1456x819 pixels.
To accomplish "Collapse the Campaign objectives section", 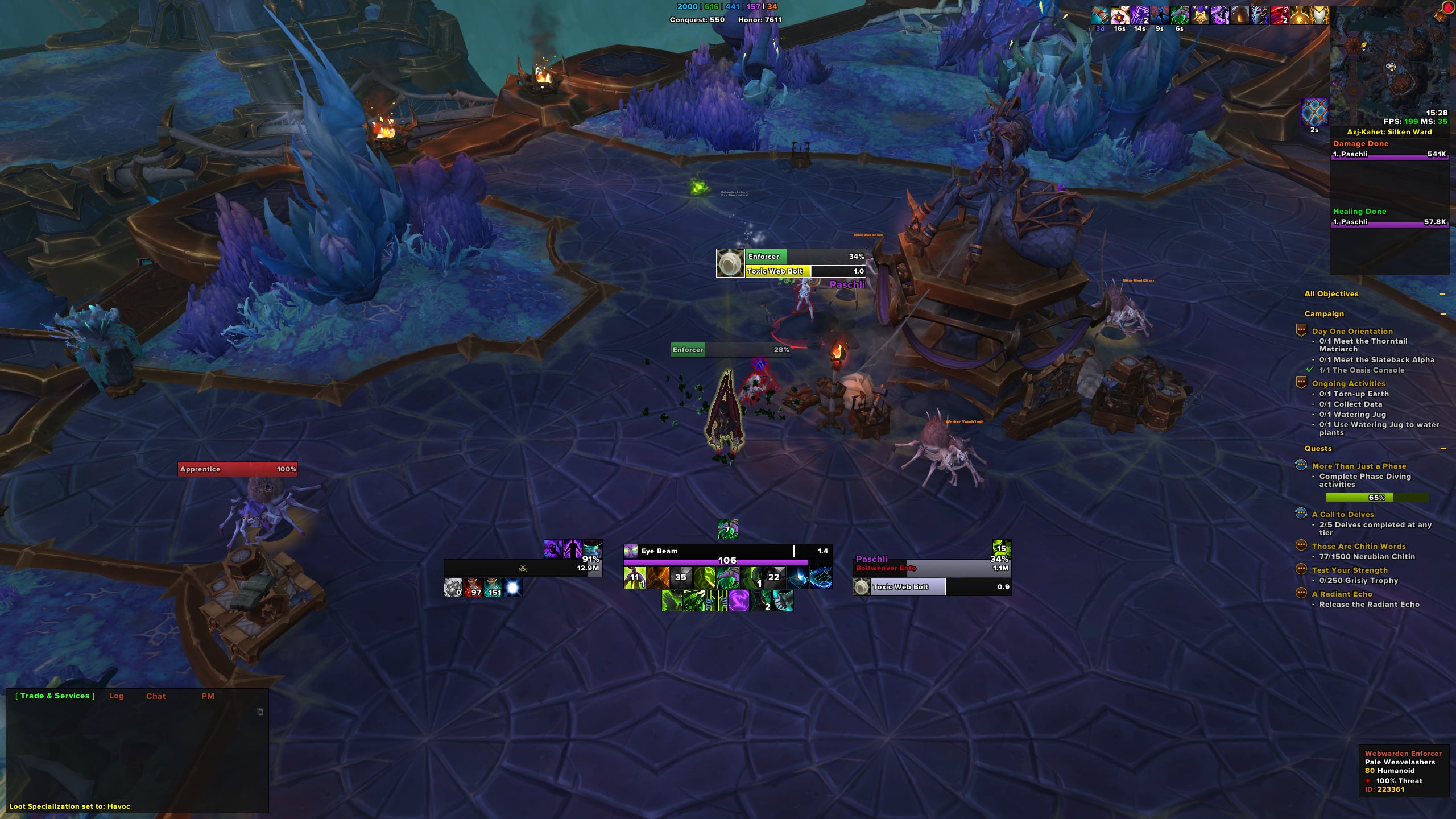I will pyautogui.click(x=1443, y=314).
